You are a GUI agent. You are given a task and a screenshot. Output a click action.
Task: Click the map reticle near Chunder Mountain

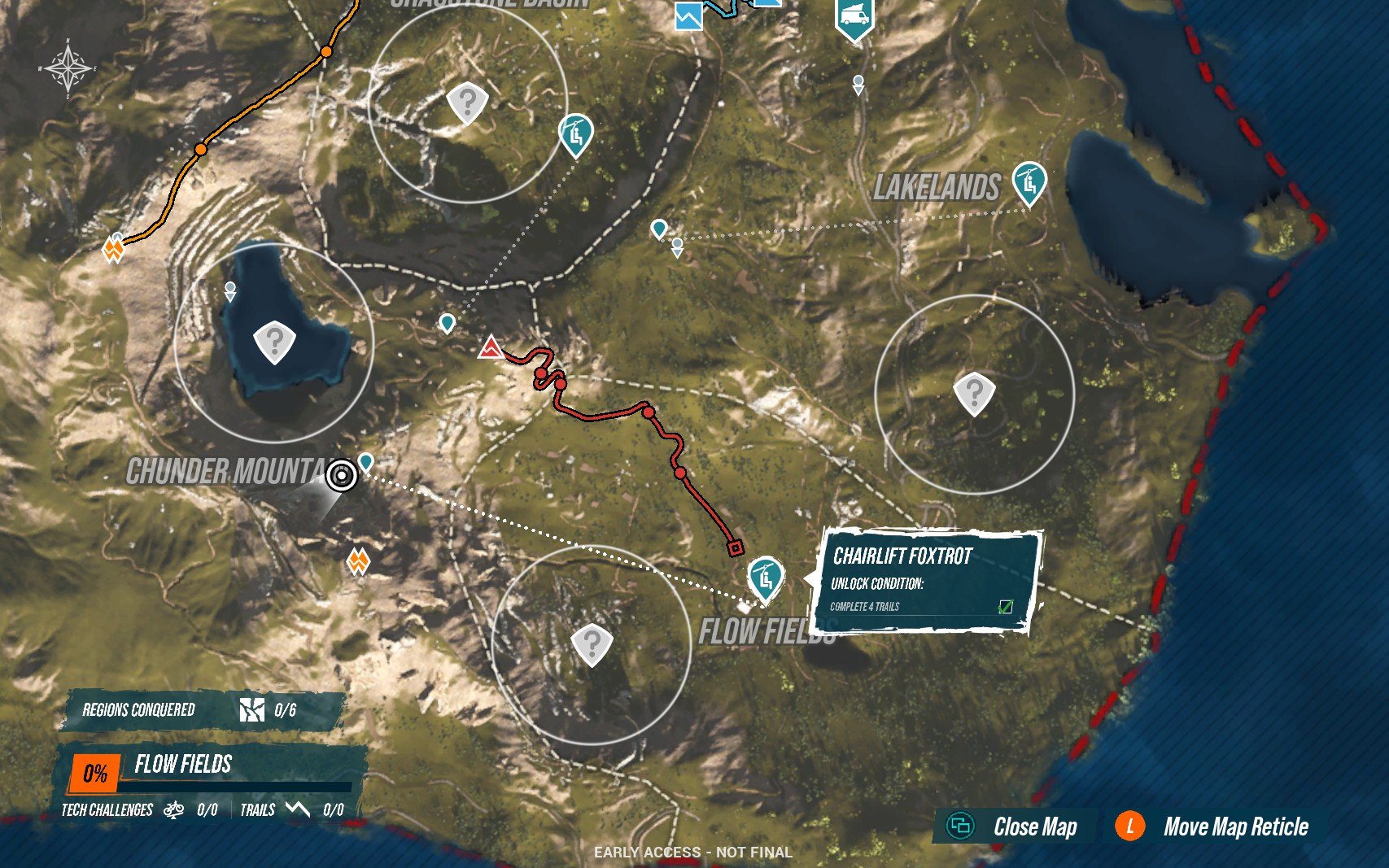point(343,474)
